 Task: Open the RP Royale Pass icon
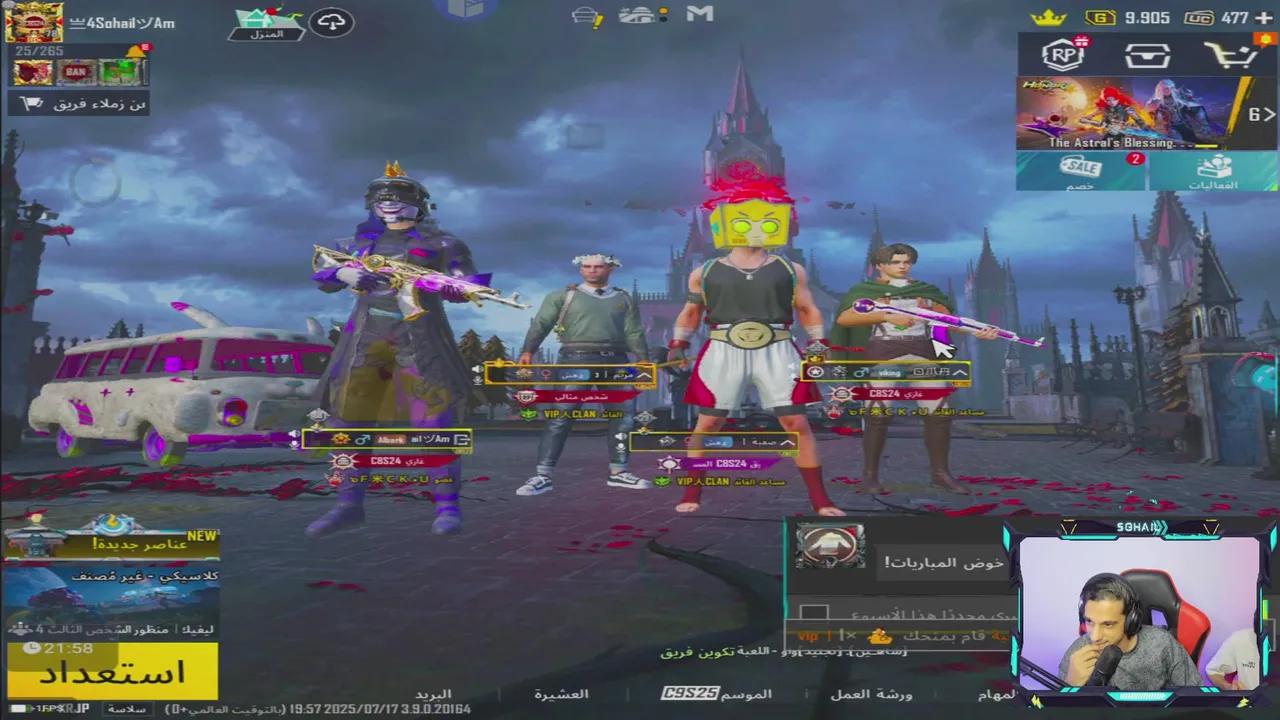point(1062,56)
